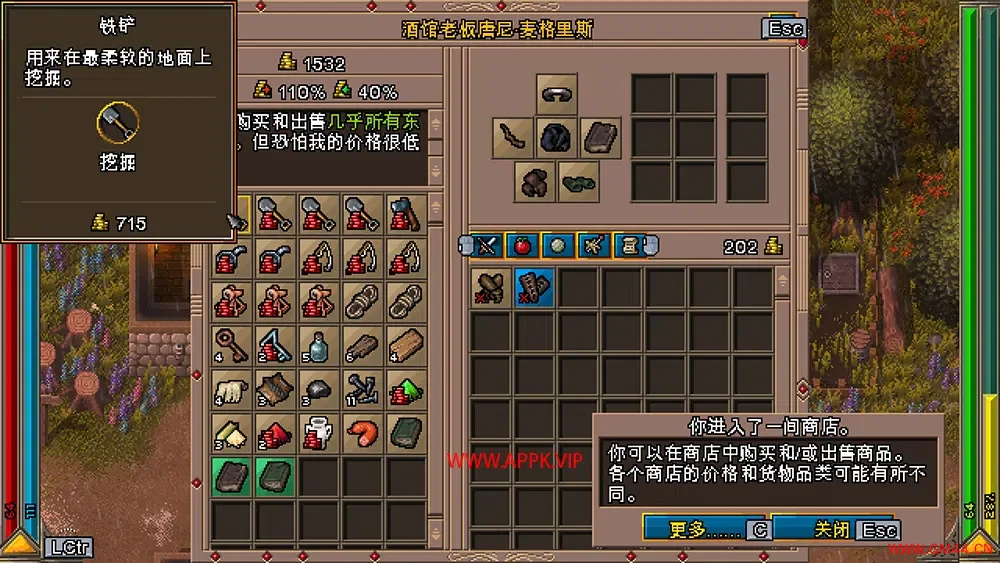Switch to the red apple food tab
This screenshot has width=1000, height=563.
coord(521,245)
